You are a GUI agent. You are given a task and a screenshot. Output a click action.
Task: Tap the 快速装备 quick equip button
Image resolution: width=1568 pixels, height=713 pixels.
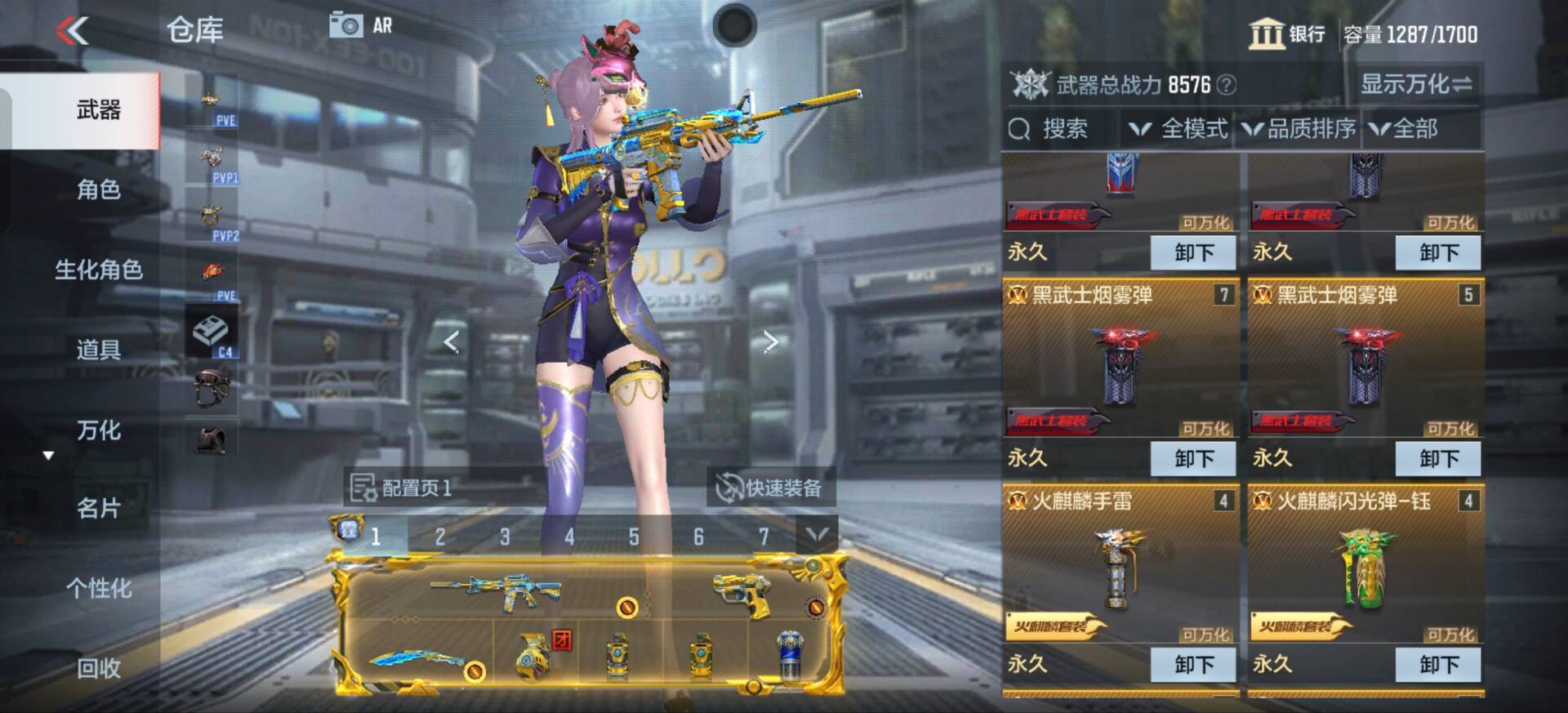(769, 488)
